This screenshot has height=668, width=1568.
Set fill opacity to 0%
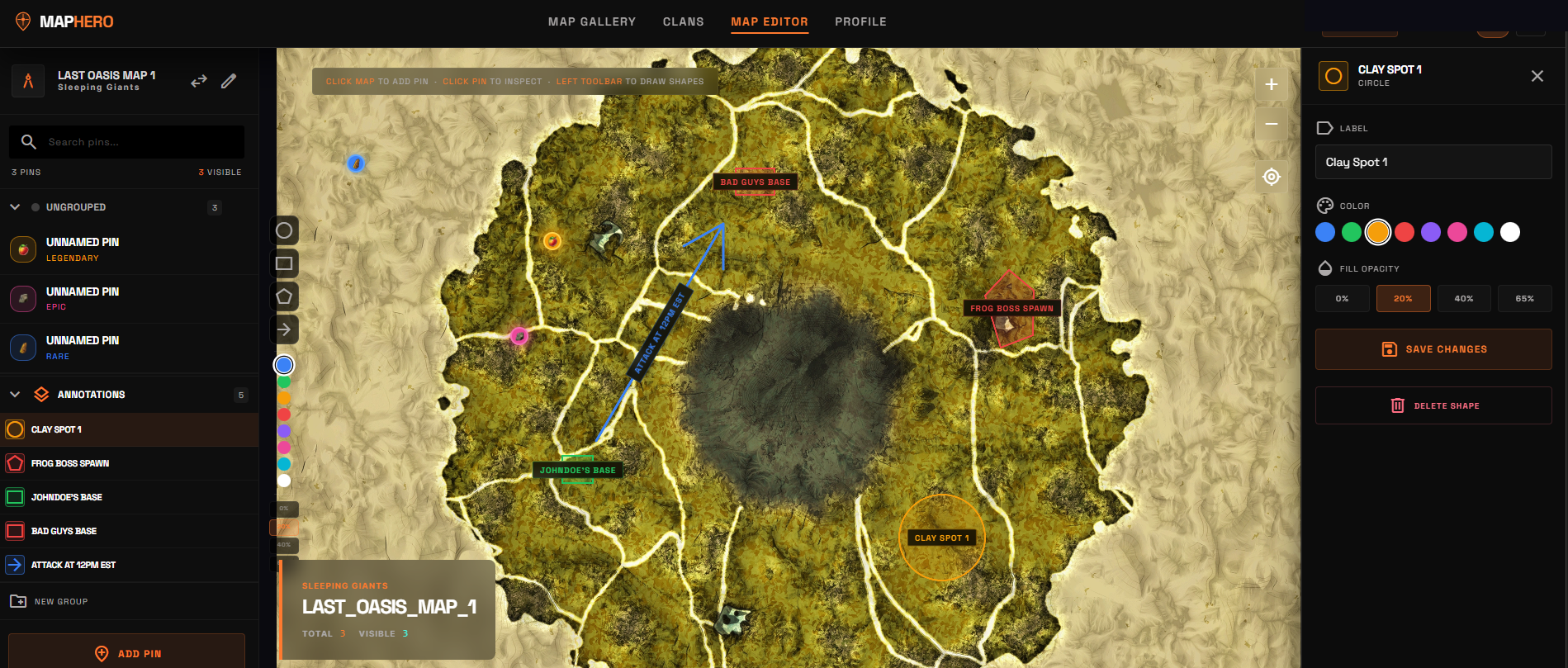[x=1342, y=298]
